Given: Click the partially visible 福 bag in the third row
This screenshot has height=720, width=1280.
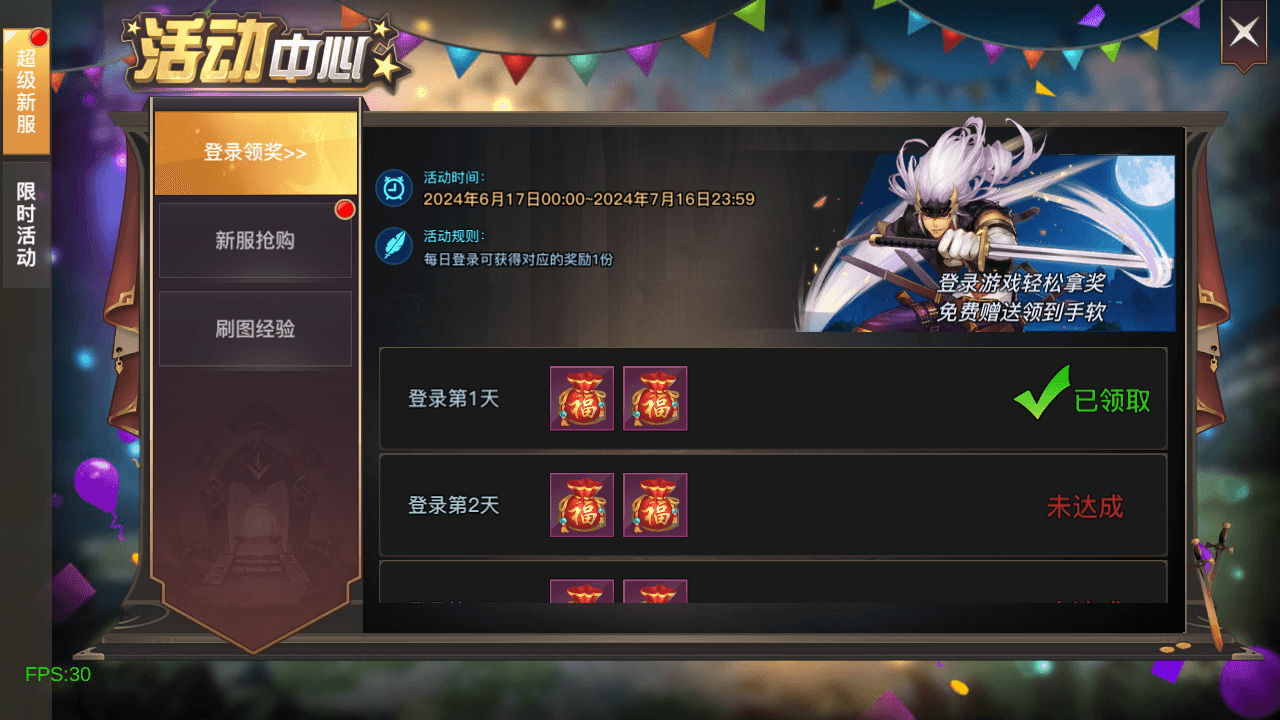Looking at the screenshot, I should (581, 595).
